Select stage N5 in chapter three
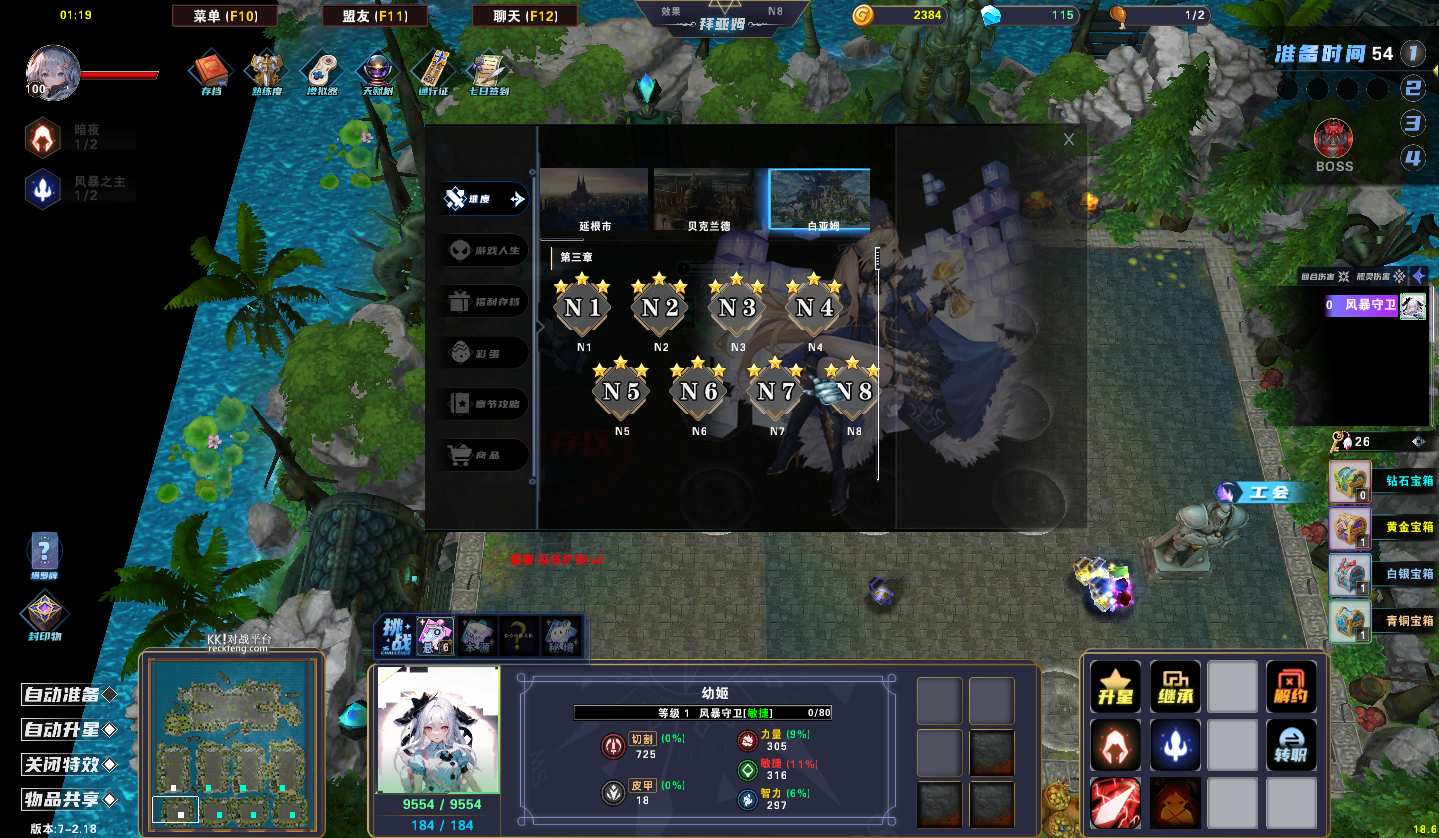The height and width of the screenshot is (838, 1439). click(x=621, y=391)
